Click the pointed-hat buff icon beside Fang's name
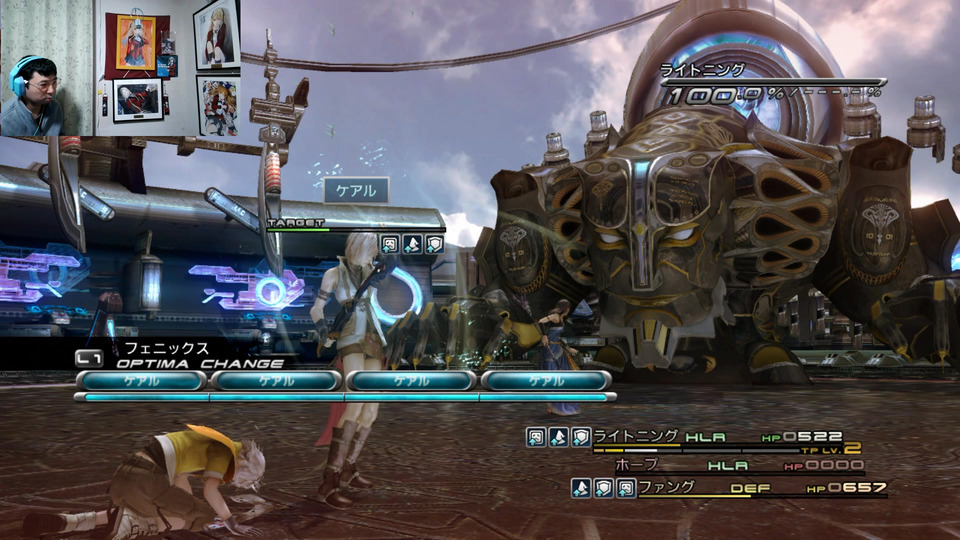Viewport: 960px width, 540px height. point(580,488)
